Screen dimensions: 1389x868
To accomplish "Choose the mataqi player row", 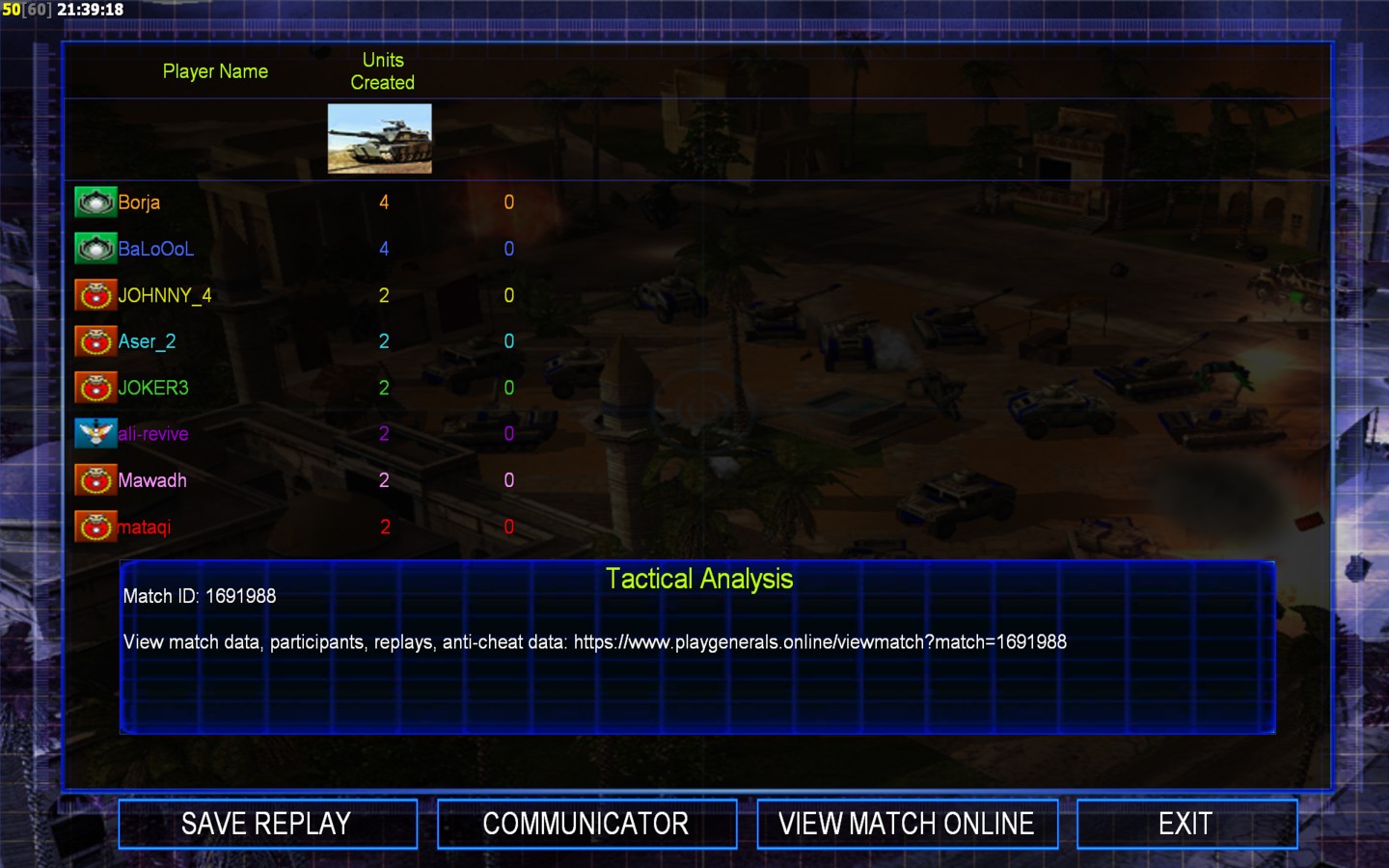I will pos(144,527).
